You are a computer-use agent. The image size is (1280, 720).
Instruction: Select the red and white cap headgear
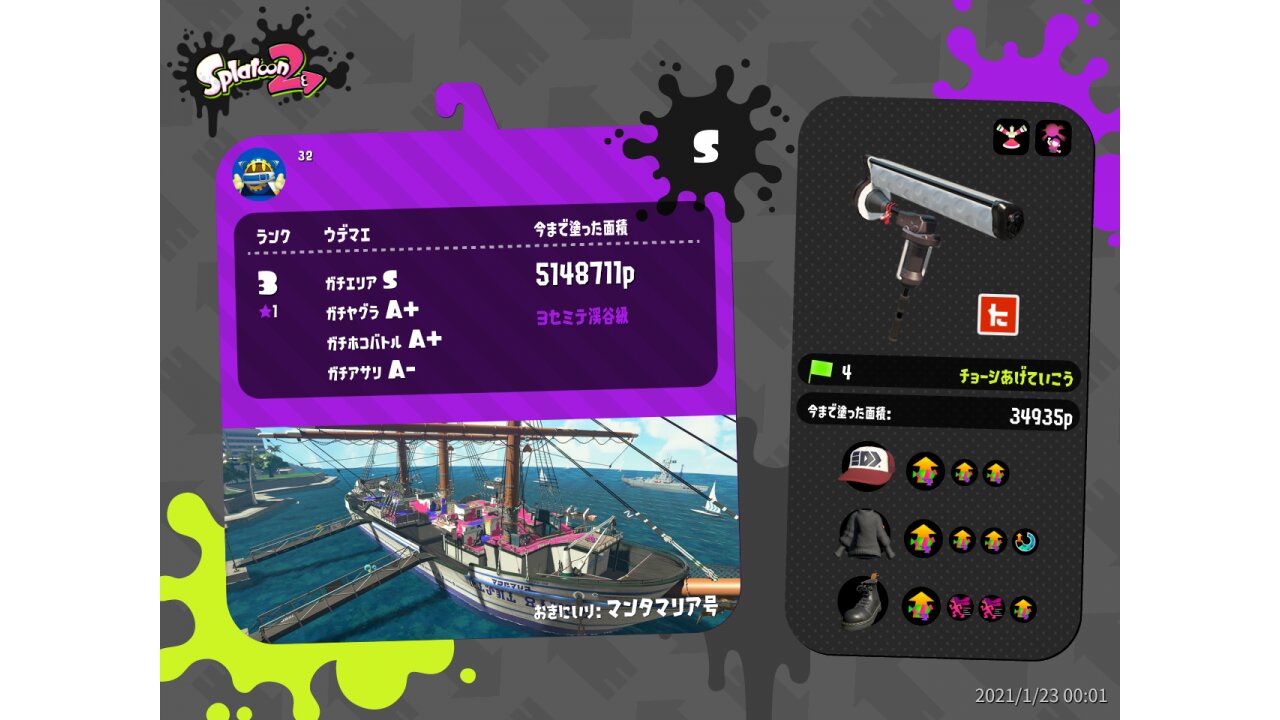coord(865,467)
